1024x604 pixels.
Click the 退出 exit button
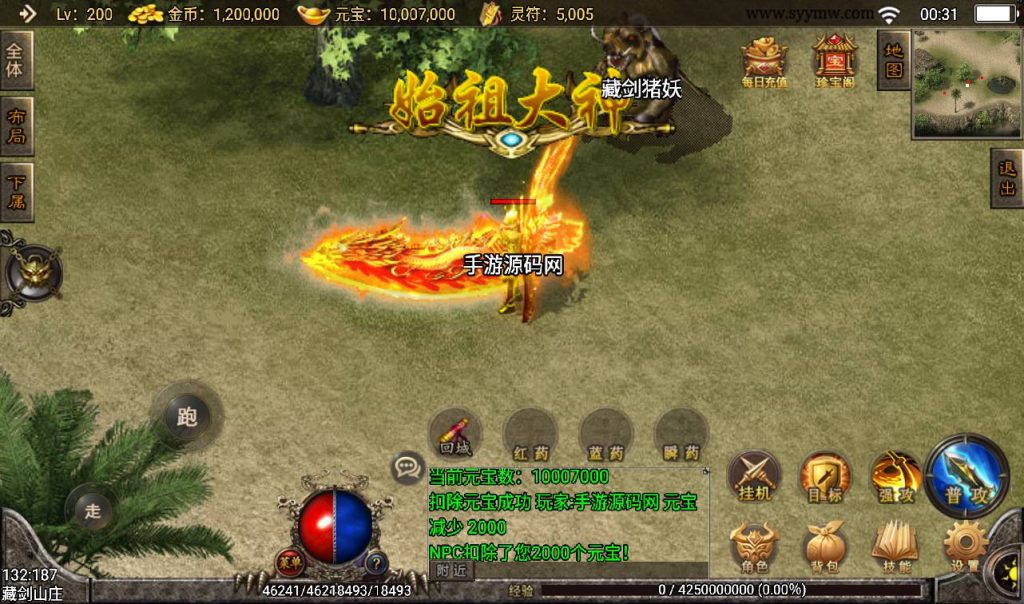coord(1006,179)
